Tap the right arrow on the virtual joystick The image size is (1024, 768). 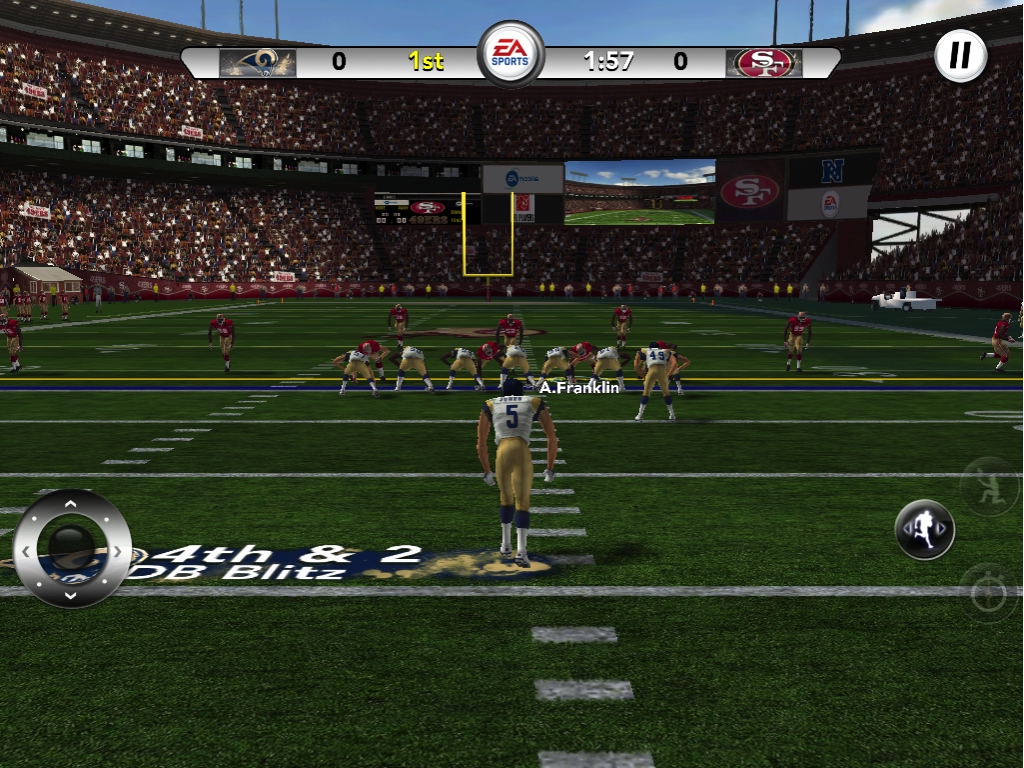118,550
